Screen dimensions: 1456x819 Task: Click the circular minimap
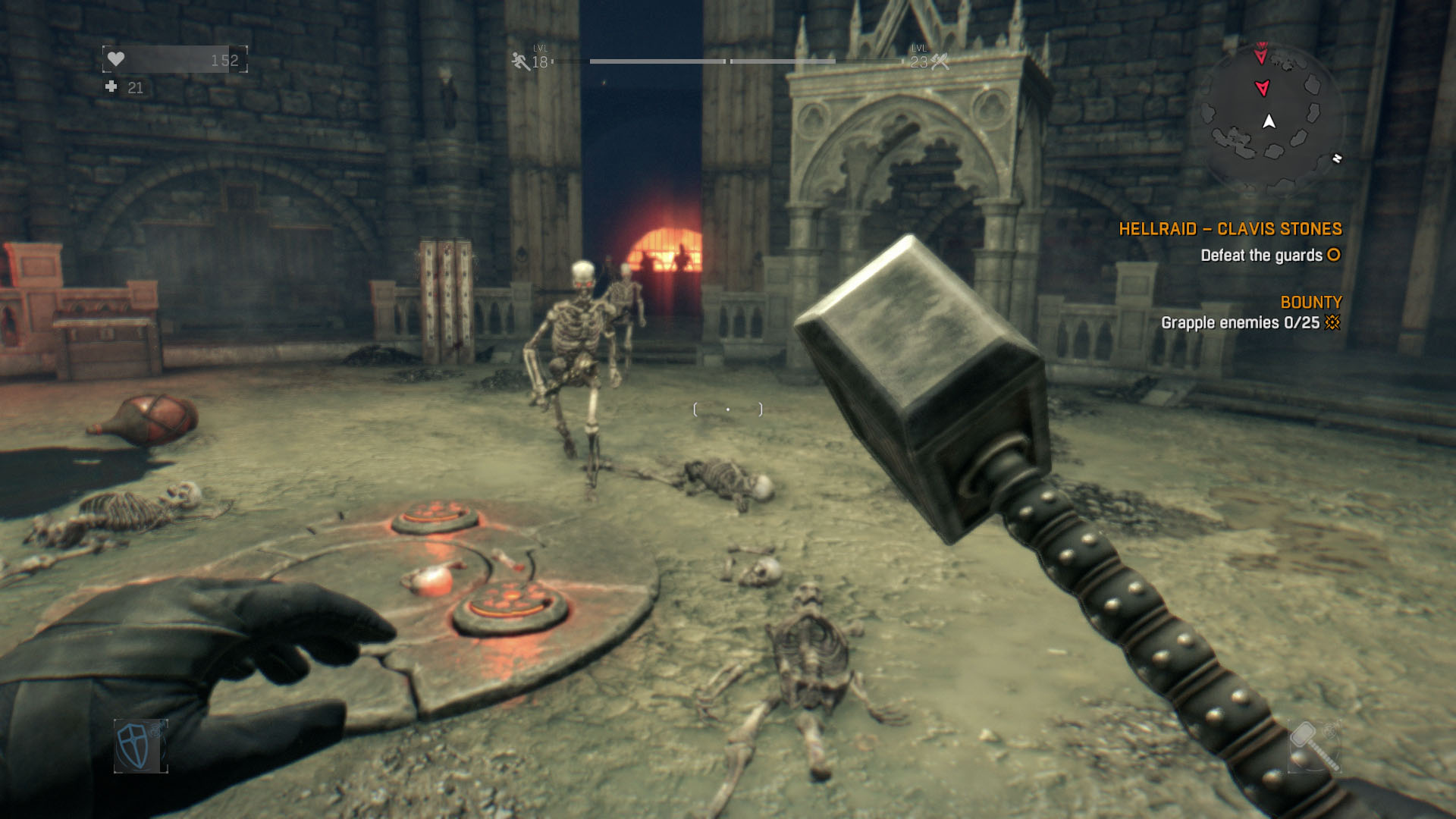tap(1269, 120)
